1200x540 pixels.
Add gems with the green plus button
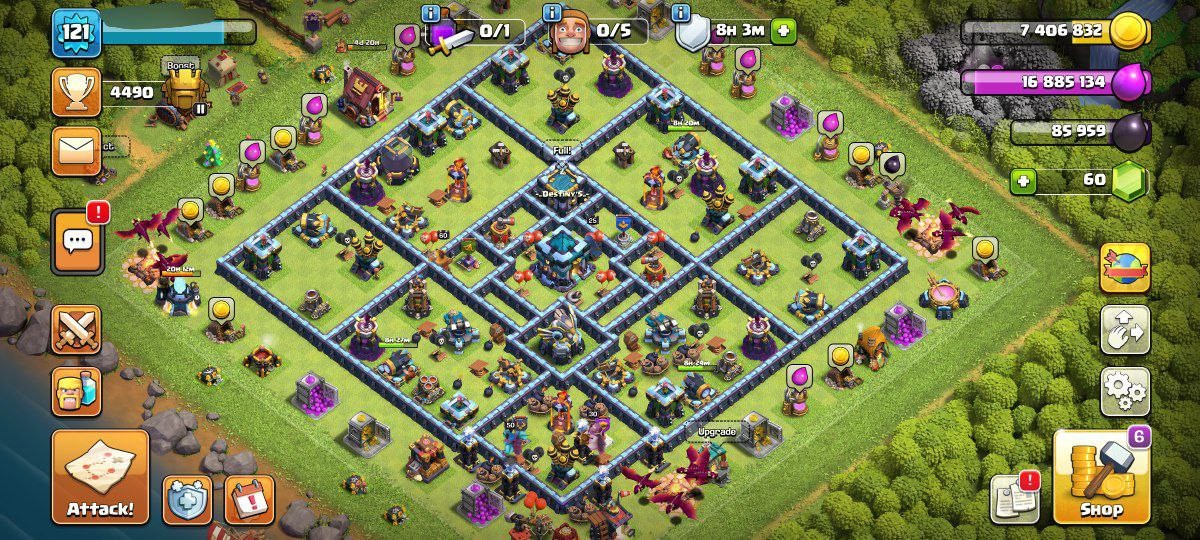pyautogui.click(x=1022, y=181)
